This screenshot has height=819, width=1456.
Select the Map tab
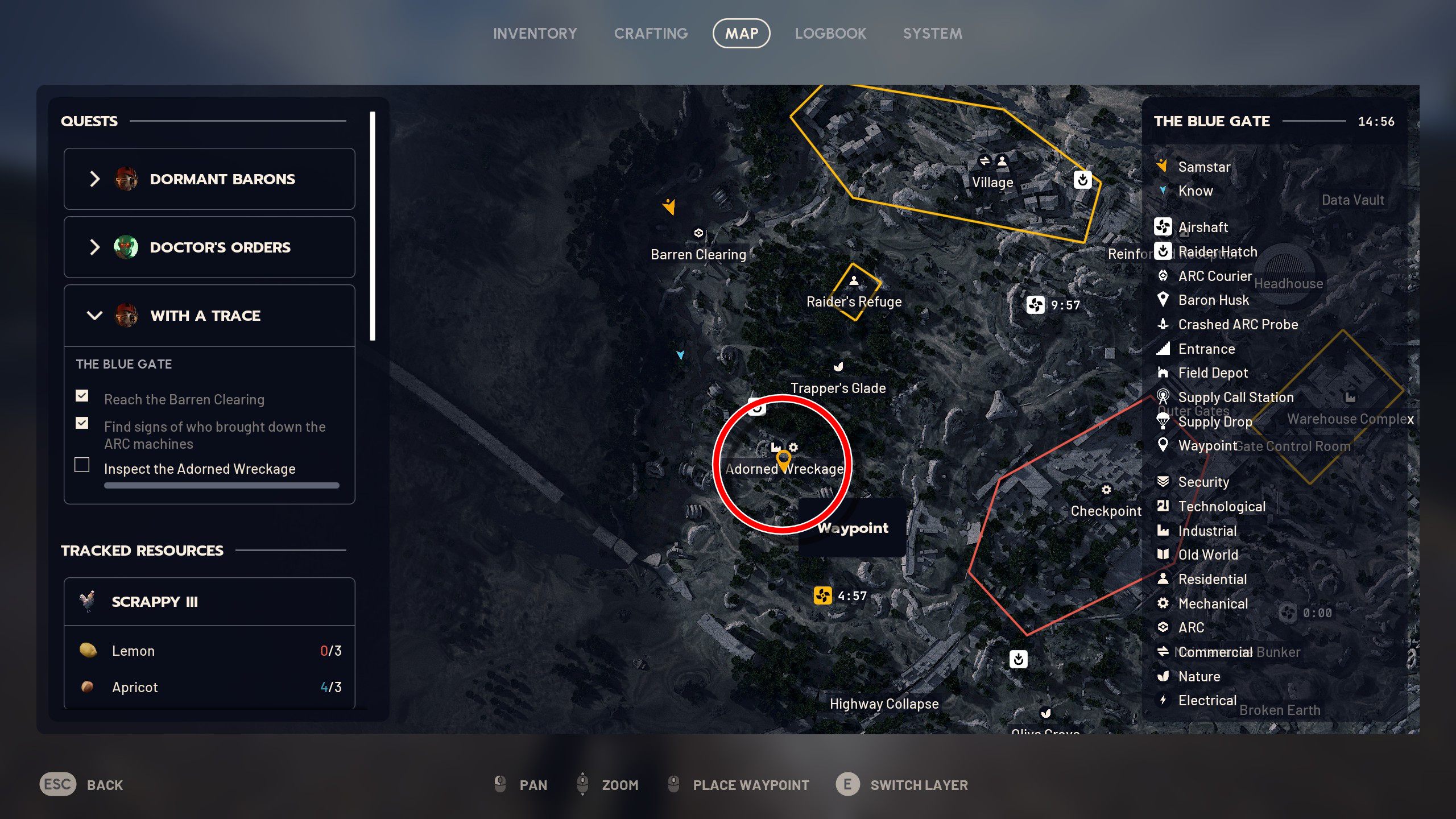pos(741,34)
